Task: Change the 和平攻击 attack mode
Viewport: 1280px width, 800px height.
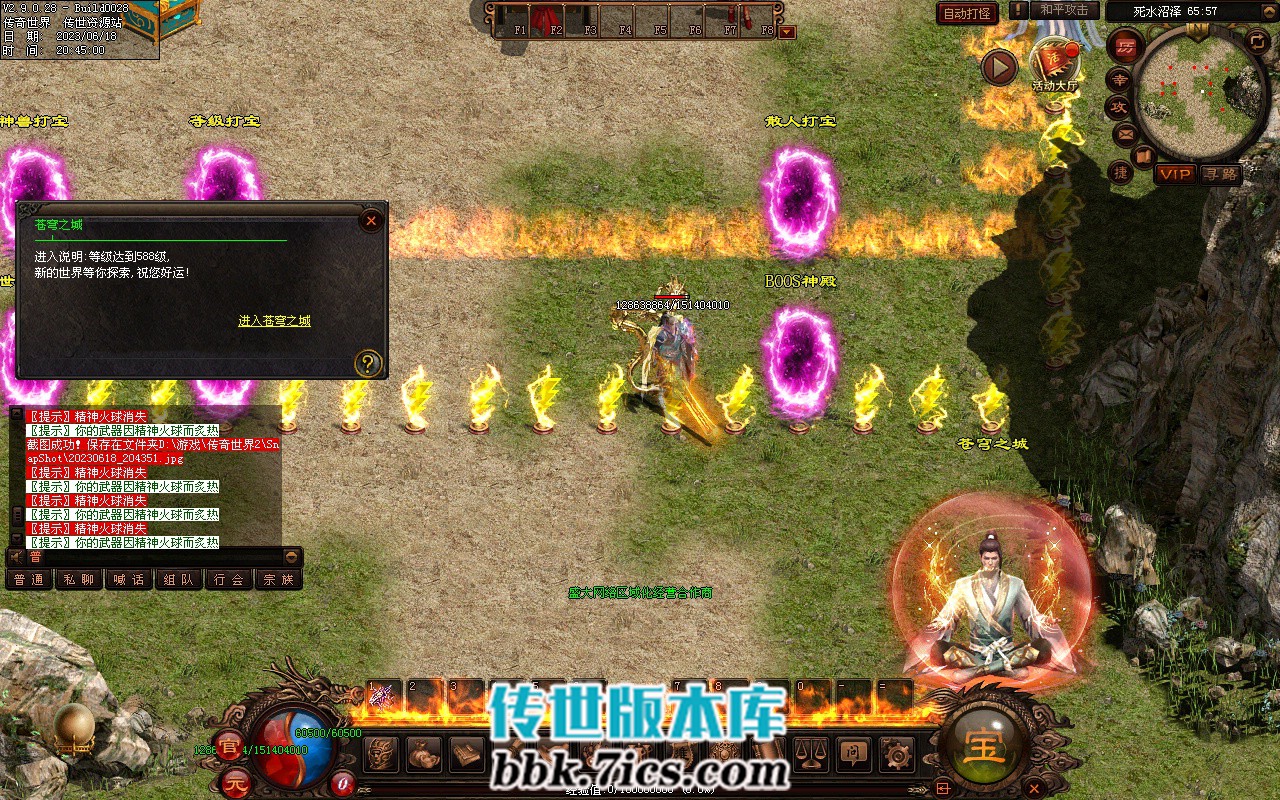Action: click(x=1063, y=10)
